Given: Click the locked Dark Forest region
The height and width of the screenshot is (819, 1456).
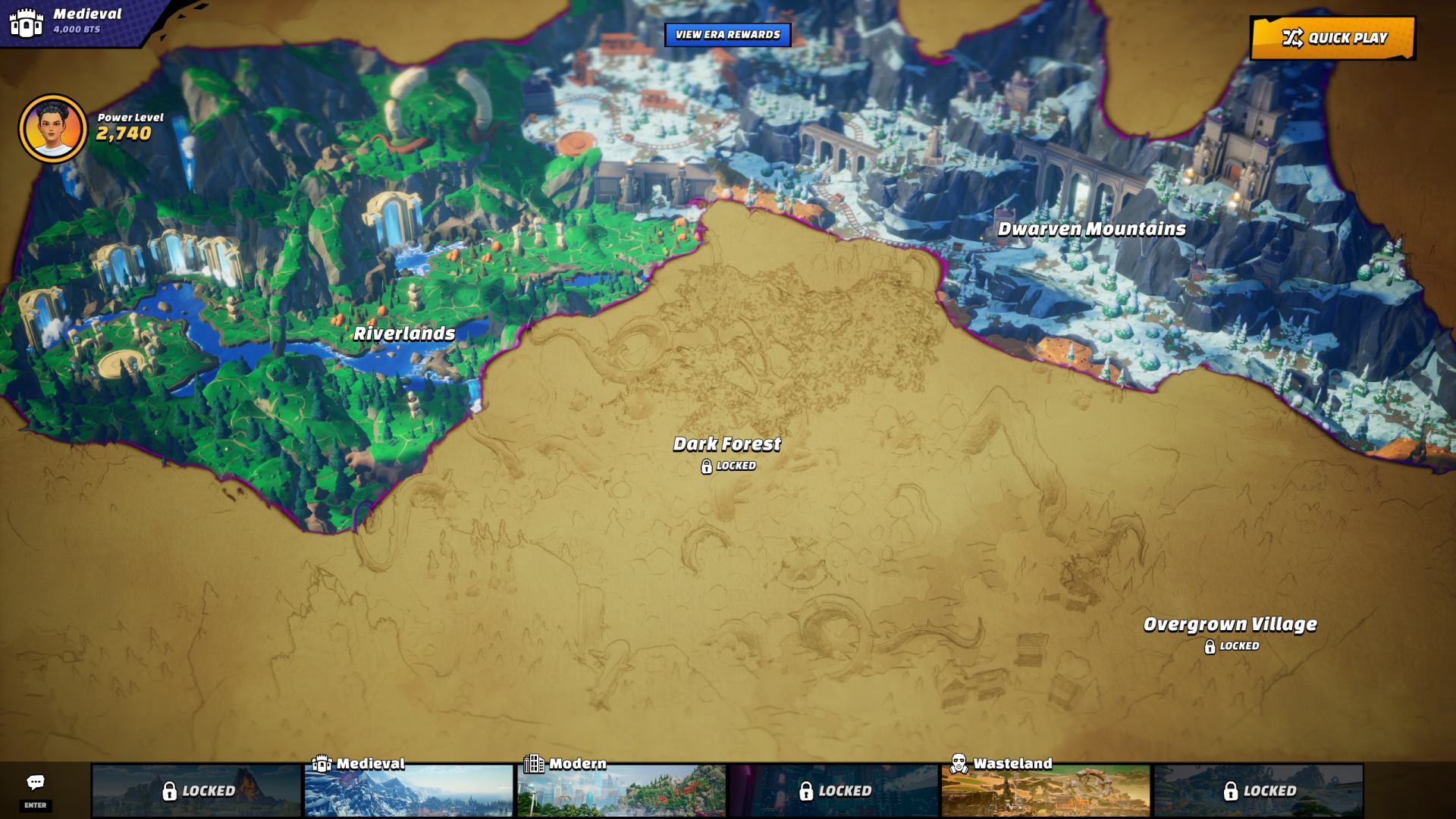Looking at the screenshot, I should click(x=726, y=445).
